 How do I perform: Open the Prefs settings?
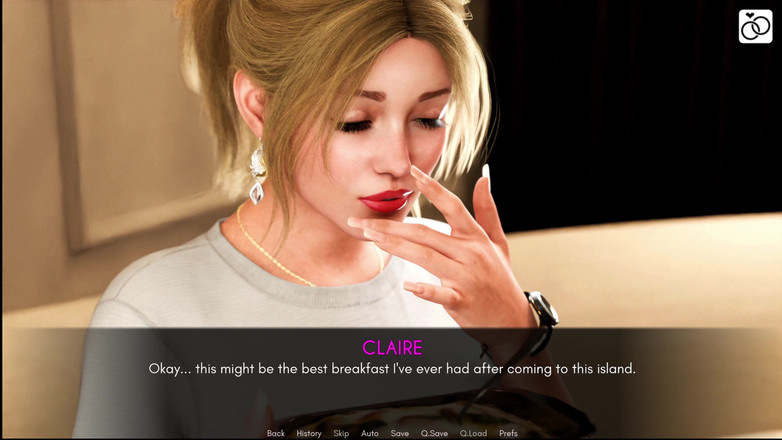508,433
